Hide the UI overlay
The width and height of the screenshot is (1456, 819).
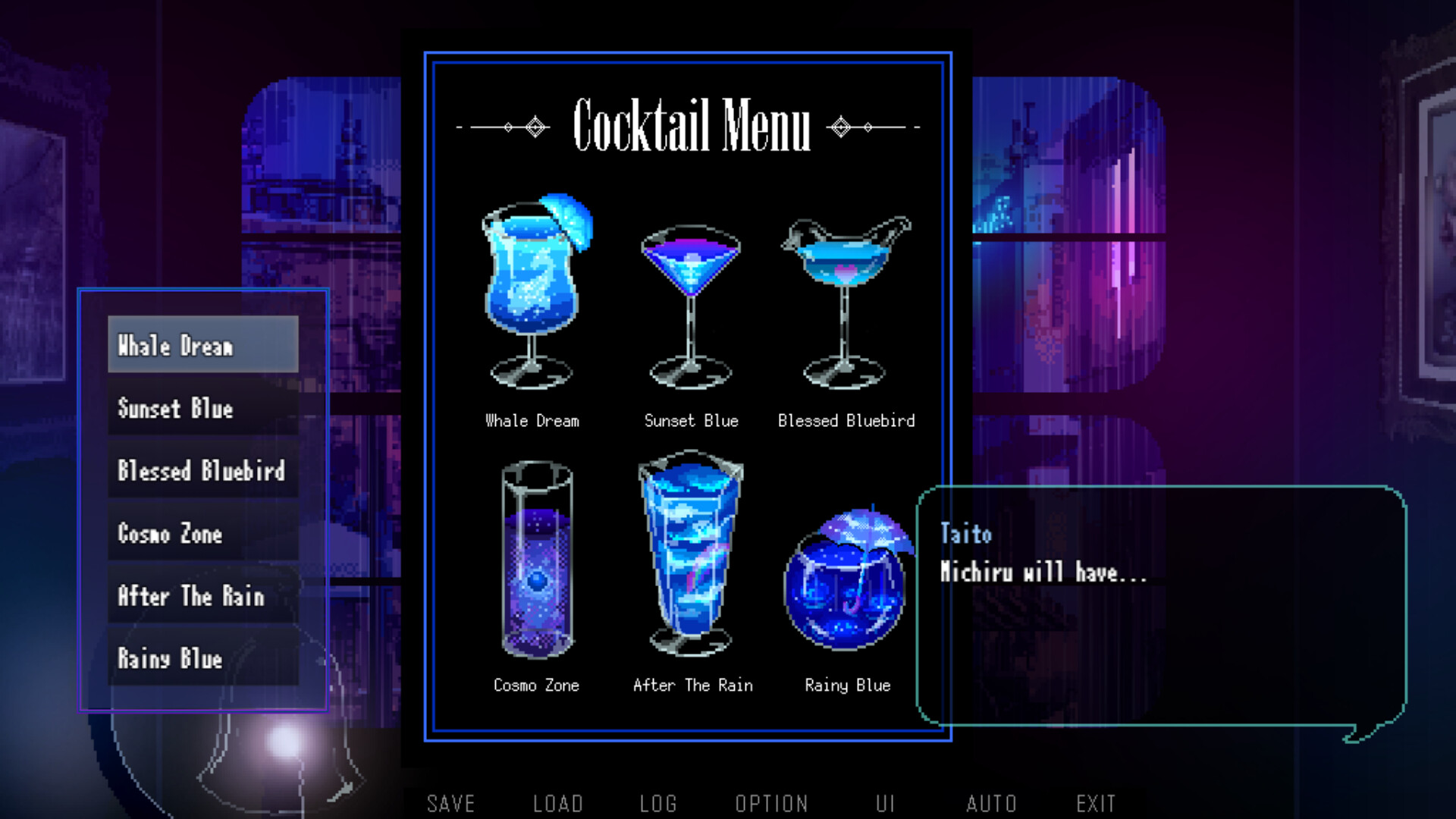click(x=886, y=802)
